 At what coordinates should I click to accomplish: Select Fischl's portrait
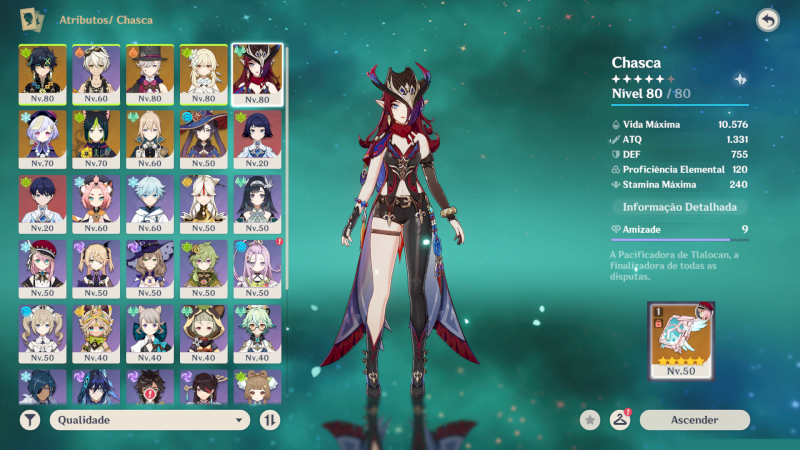96,265
